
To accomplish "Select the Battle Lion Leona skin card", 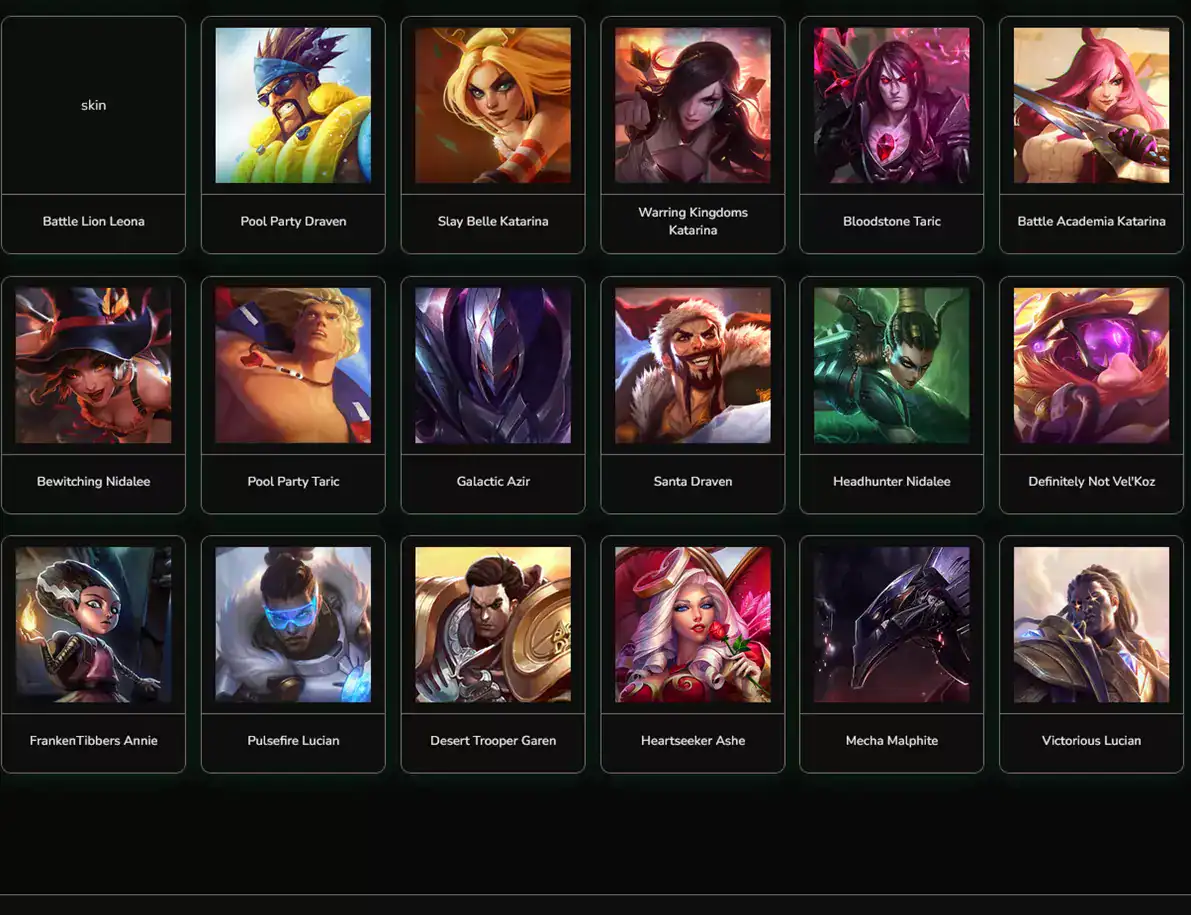I will [93, 135].
